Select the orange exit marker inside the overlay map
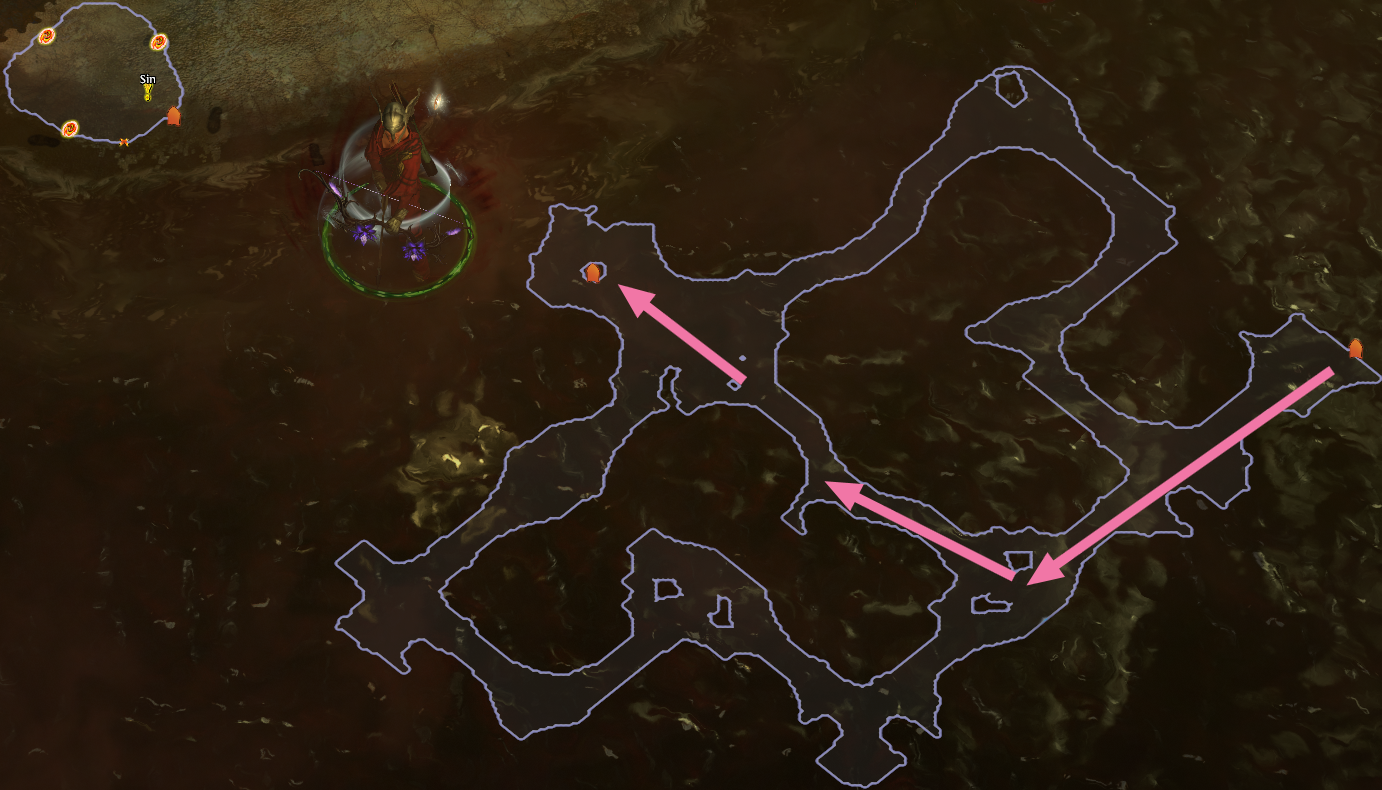This screenshot has height=790, width=1382. [x=592, y=270]
